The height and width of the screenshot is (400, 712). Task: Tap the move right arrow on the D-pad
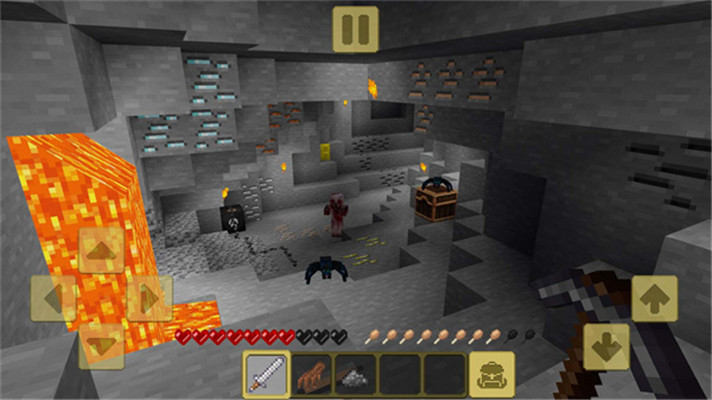pos(148,298)
